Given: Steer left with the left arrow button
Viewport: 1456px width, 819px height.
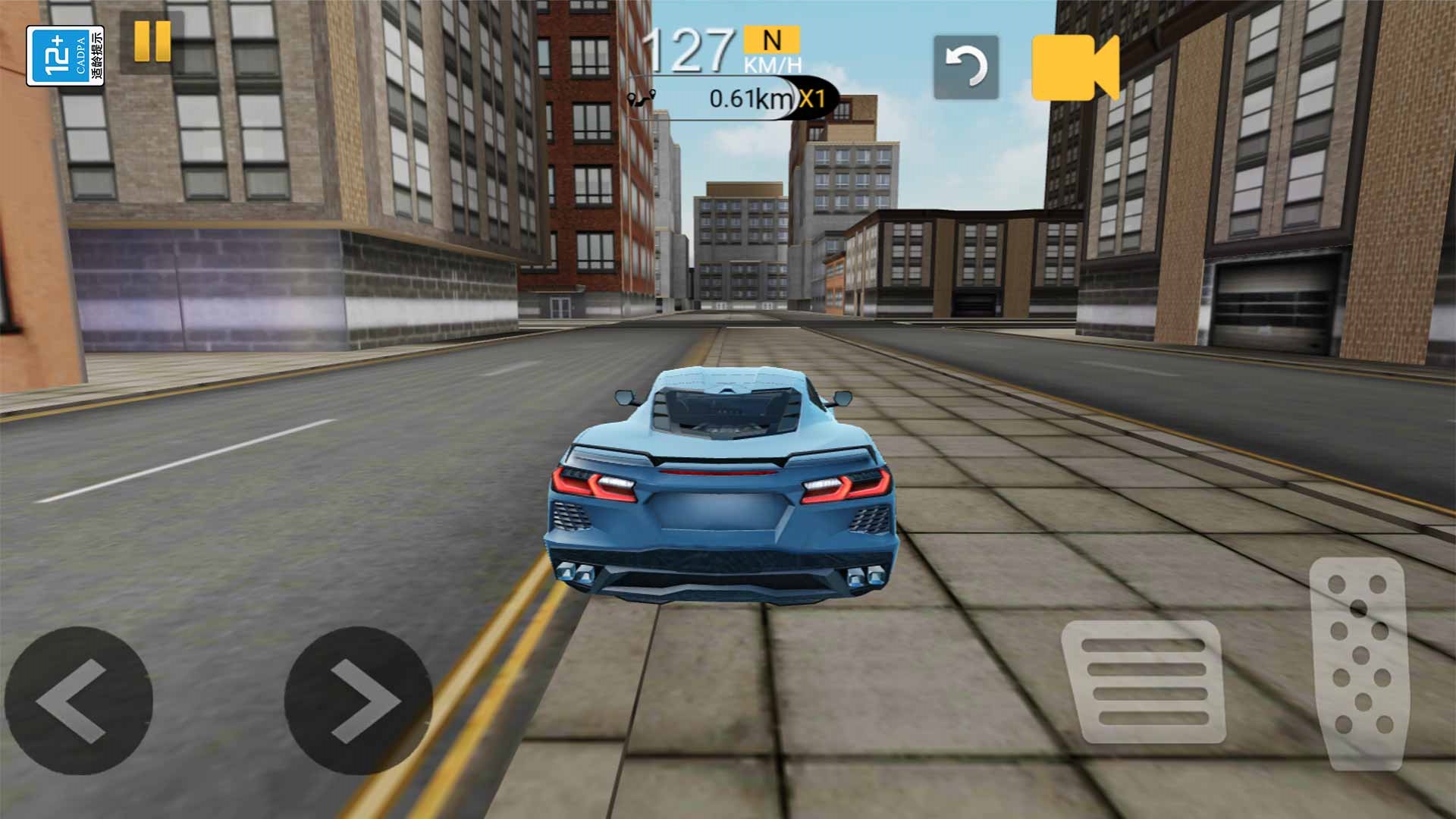Looking at the screenshot, I should click(x=78, y=700).
